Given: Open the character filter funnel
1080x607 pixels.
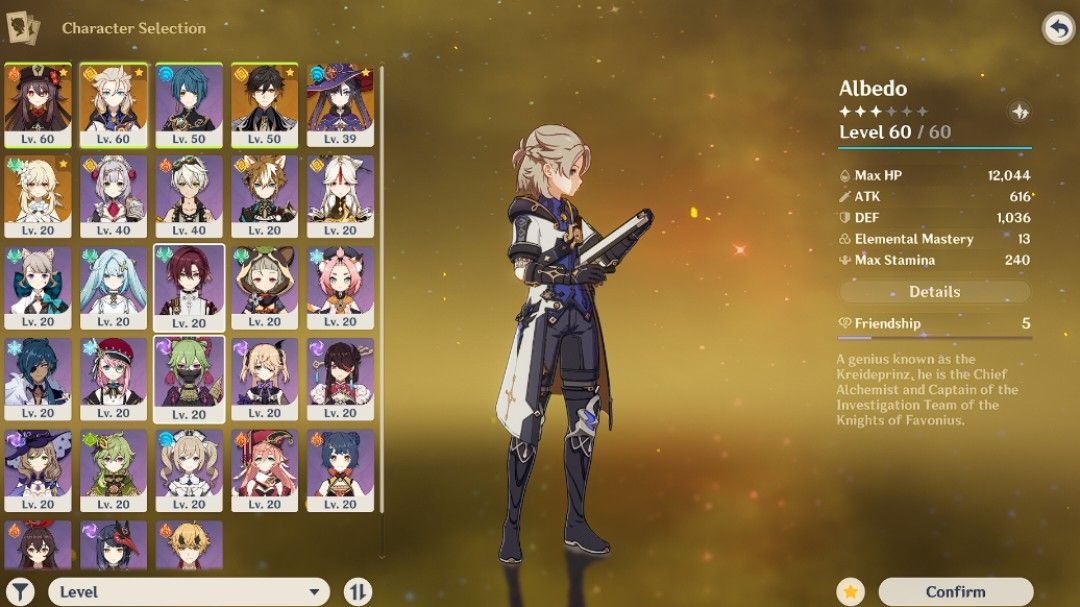Looking at the screenshot, I should click(20, 591).
